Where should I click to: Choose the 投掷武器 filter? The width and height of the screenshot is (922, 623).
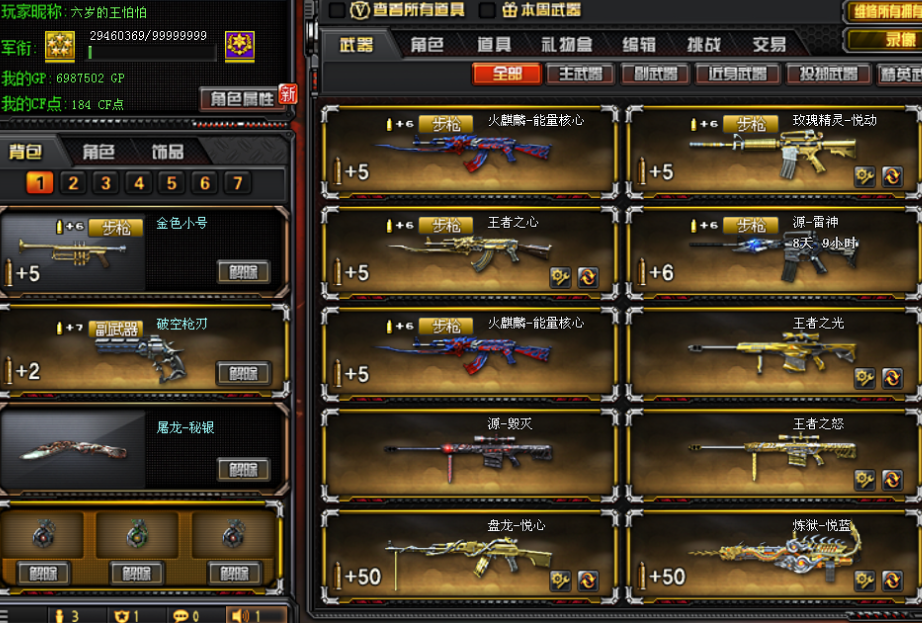click(x=828, y=74)
